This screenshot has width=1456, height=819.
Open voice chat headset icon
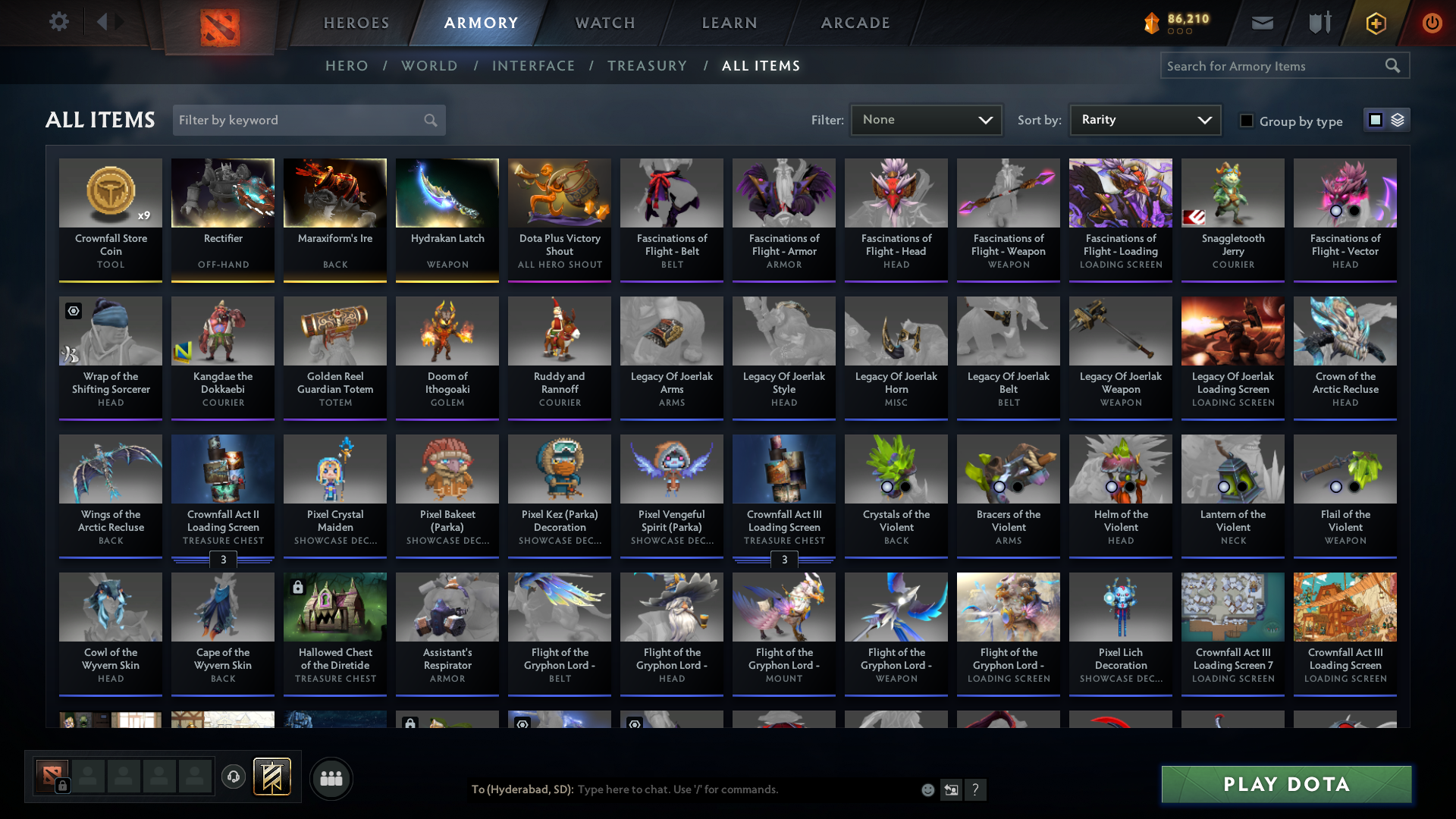(234, 778)
